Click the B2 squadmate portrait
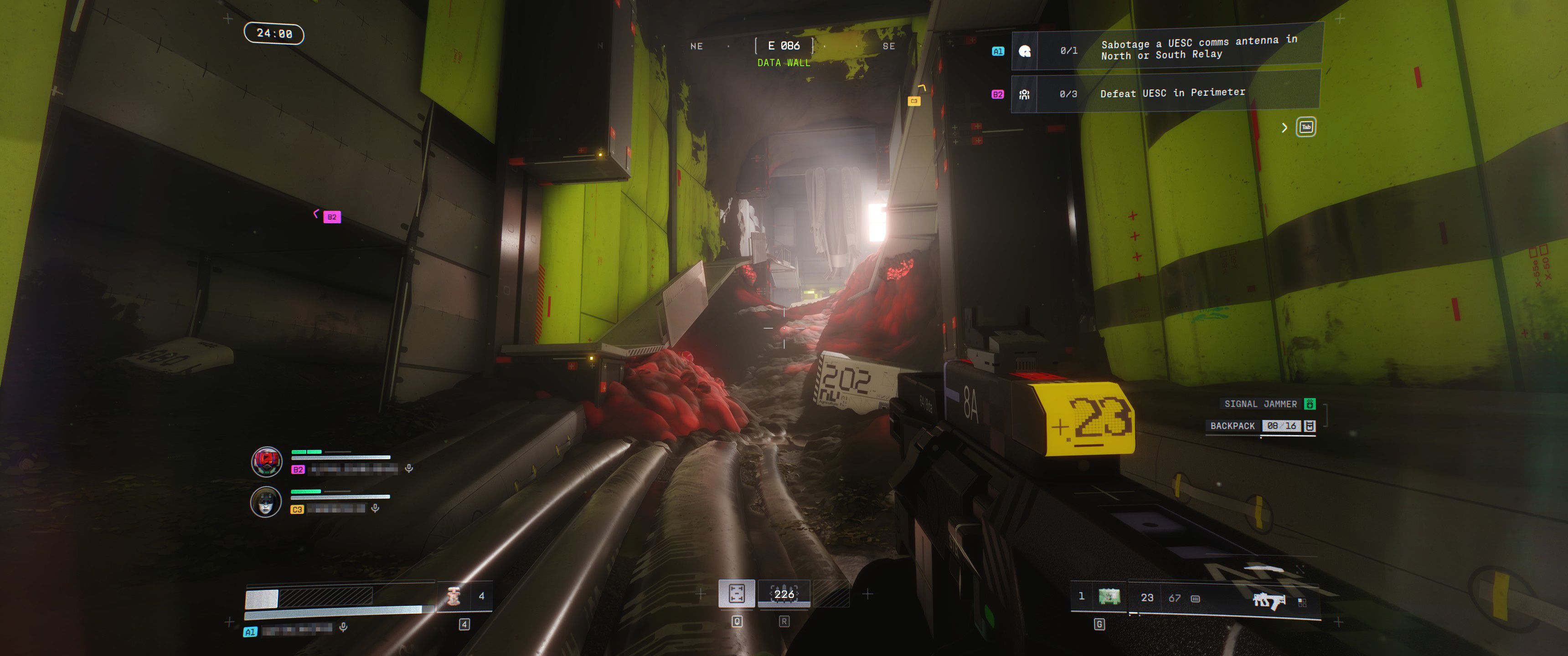Viewport: 1568px width, 656px height. (267, 461)
